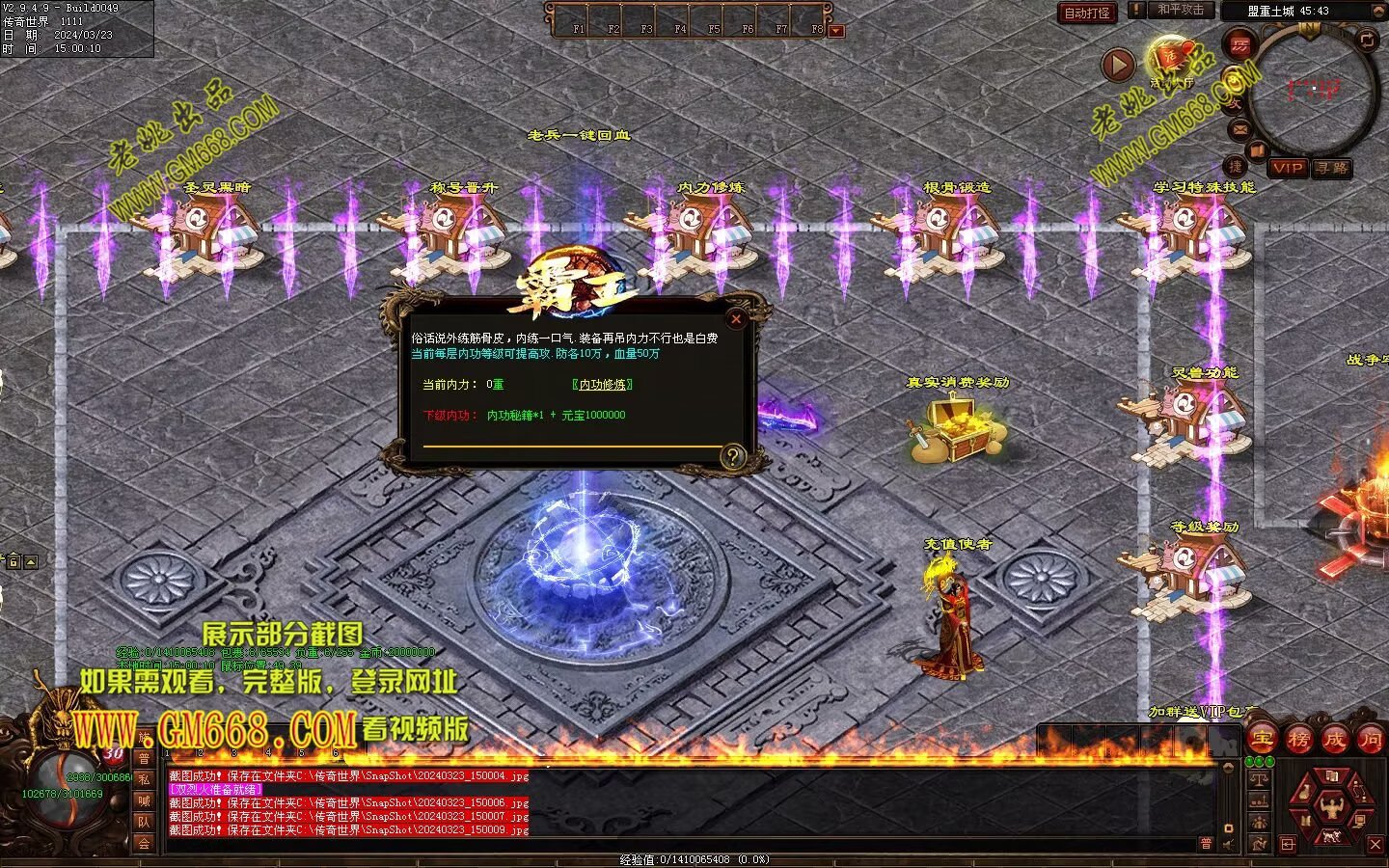Click the 内功修炼 link in dialog
Viewport: 1389px width, 868px height.
602,385
